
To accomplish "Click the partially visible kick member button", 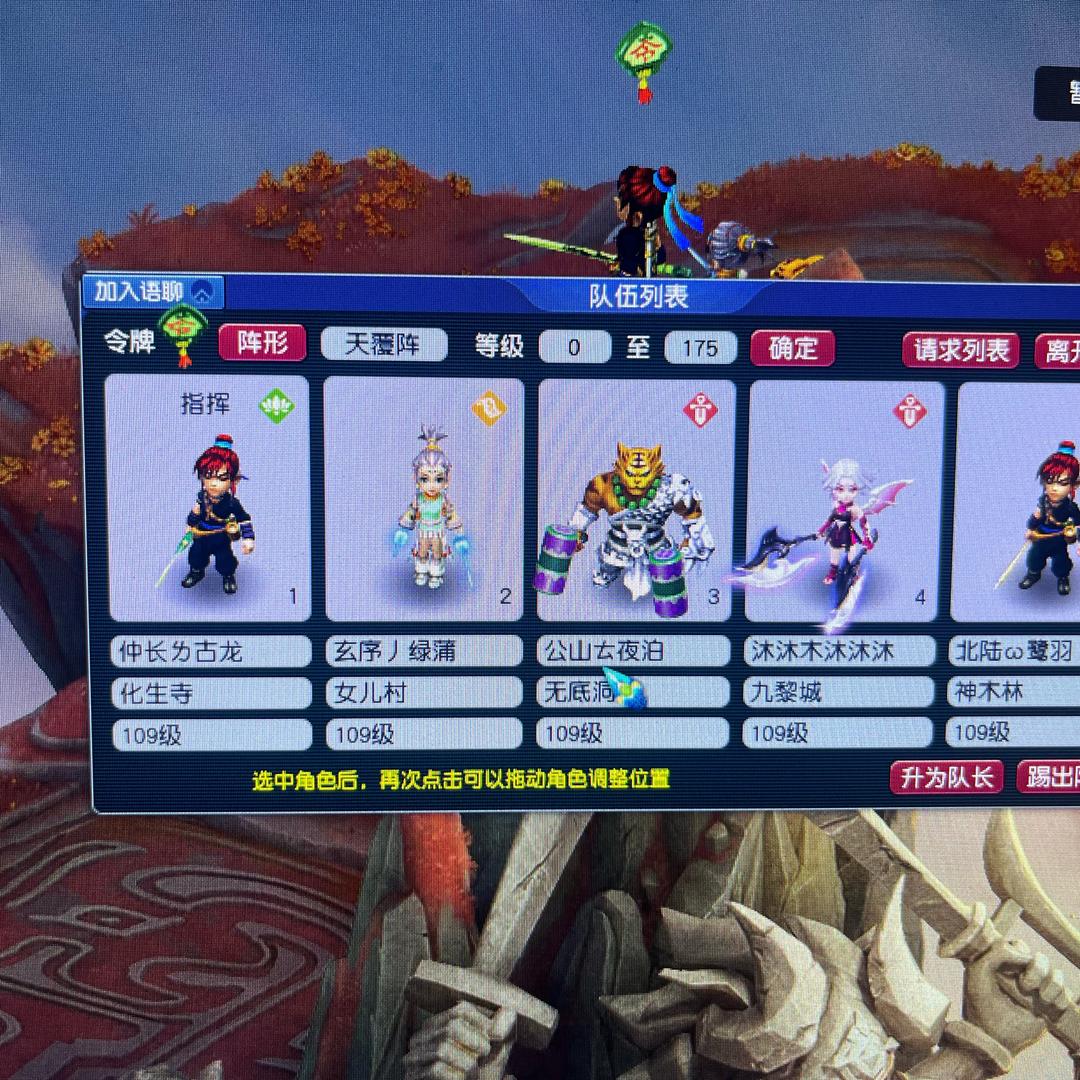I will click(x=1049, y=778).
